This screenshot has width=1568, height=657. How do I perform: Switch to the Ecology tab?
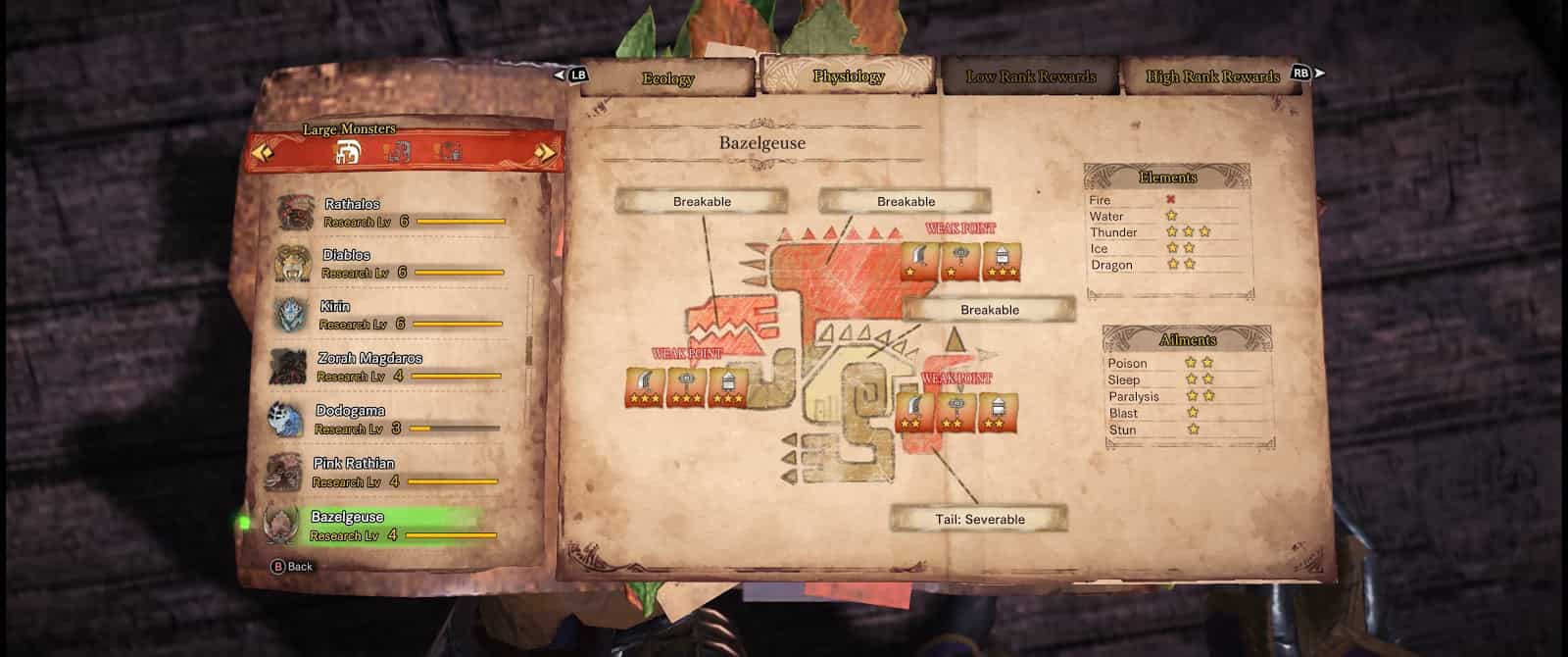click(667, 78)
